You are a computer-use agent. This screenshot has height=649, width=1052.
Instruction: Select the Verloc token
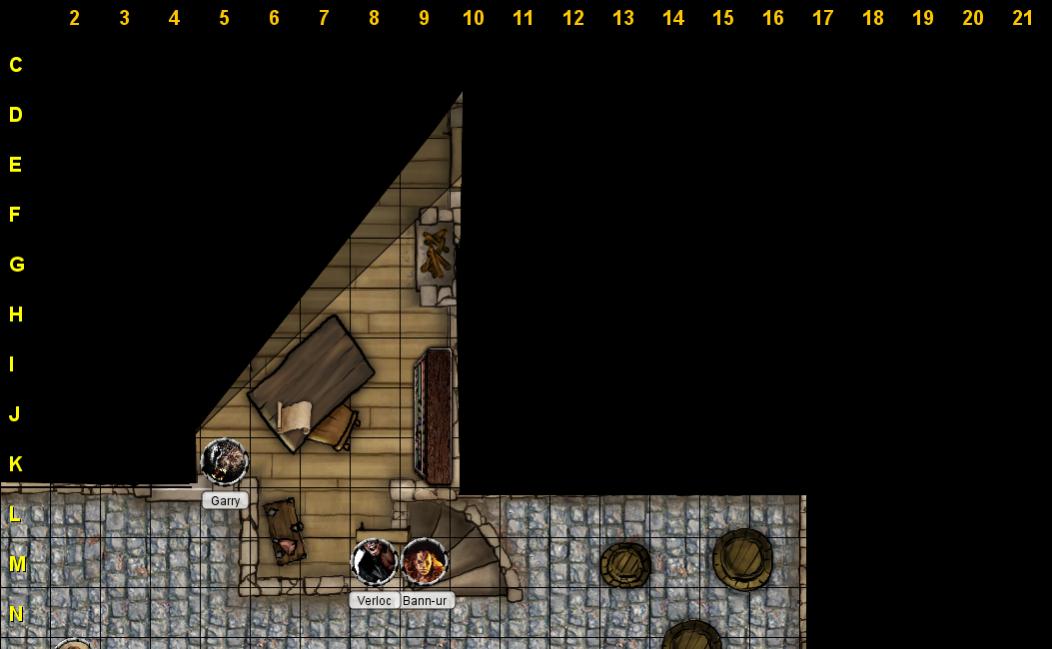374,562
